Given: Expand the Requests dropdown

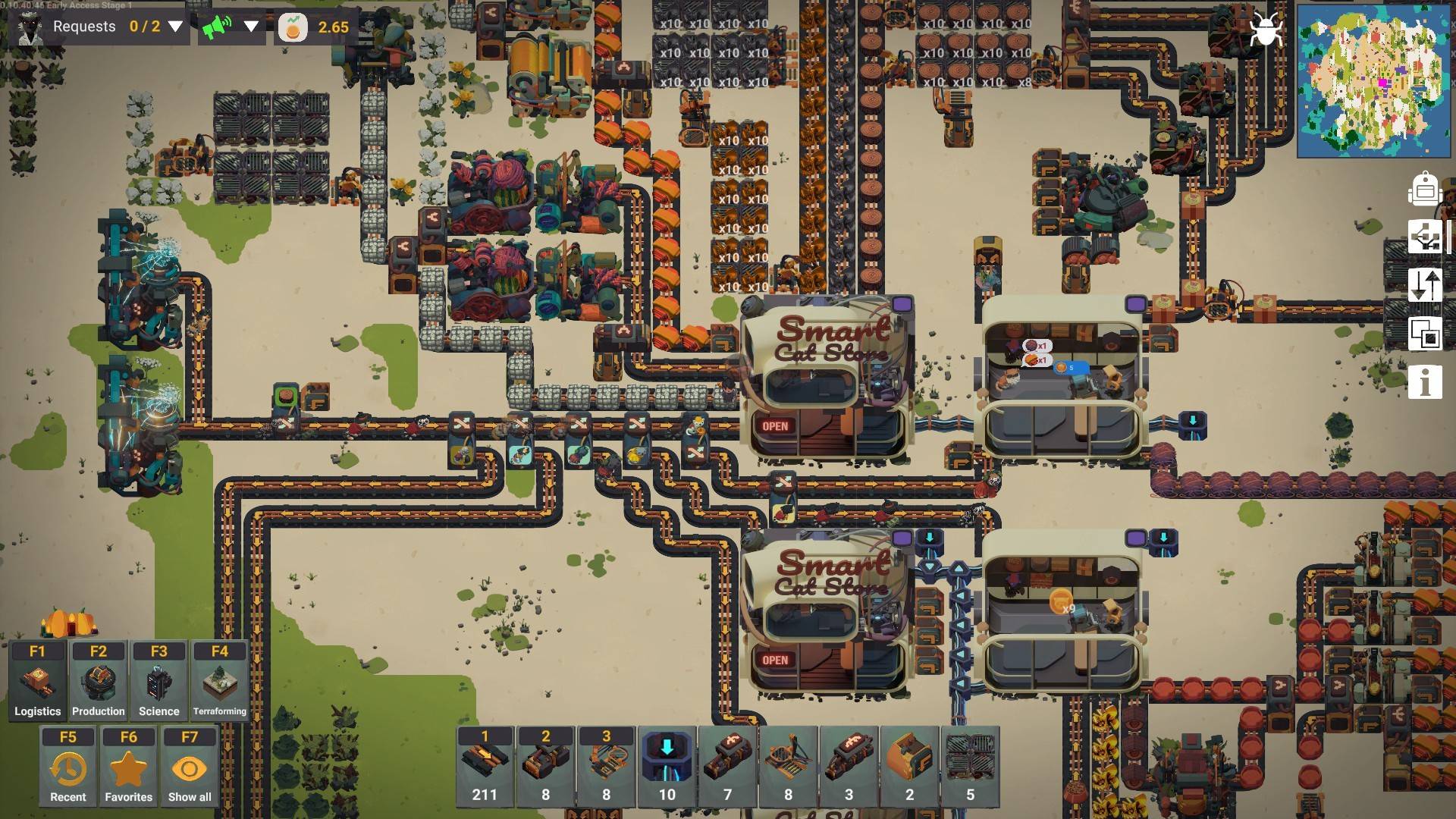Looking at the screenshot, I should click(175, 27).
